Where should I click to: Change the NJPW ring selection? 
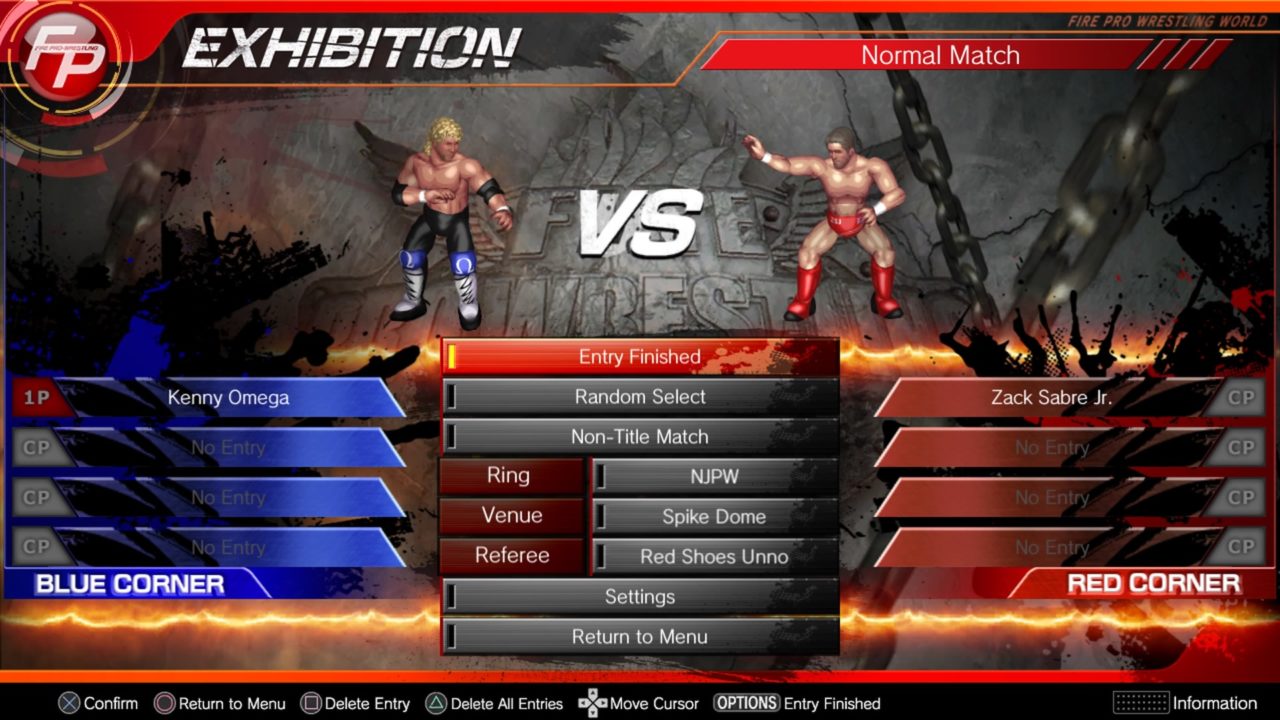coord(714,477)
